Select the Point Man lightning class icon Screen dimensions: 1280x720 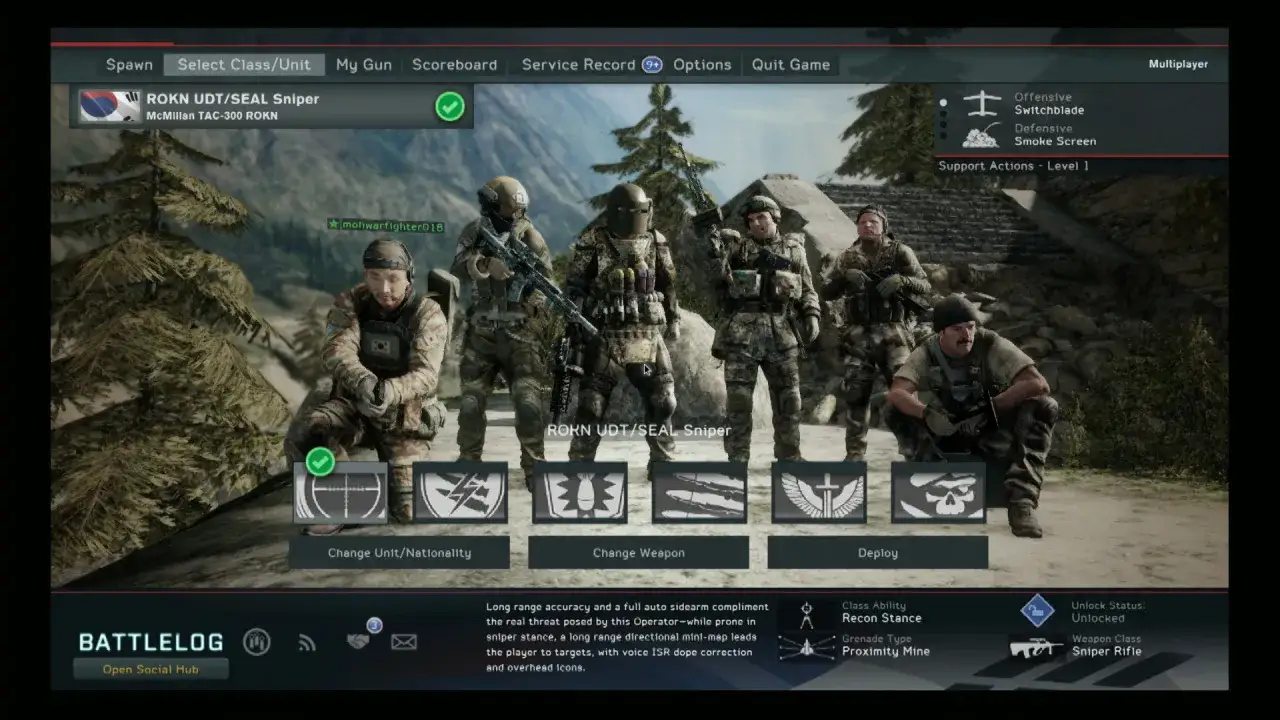(x=460, y=492)
